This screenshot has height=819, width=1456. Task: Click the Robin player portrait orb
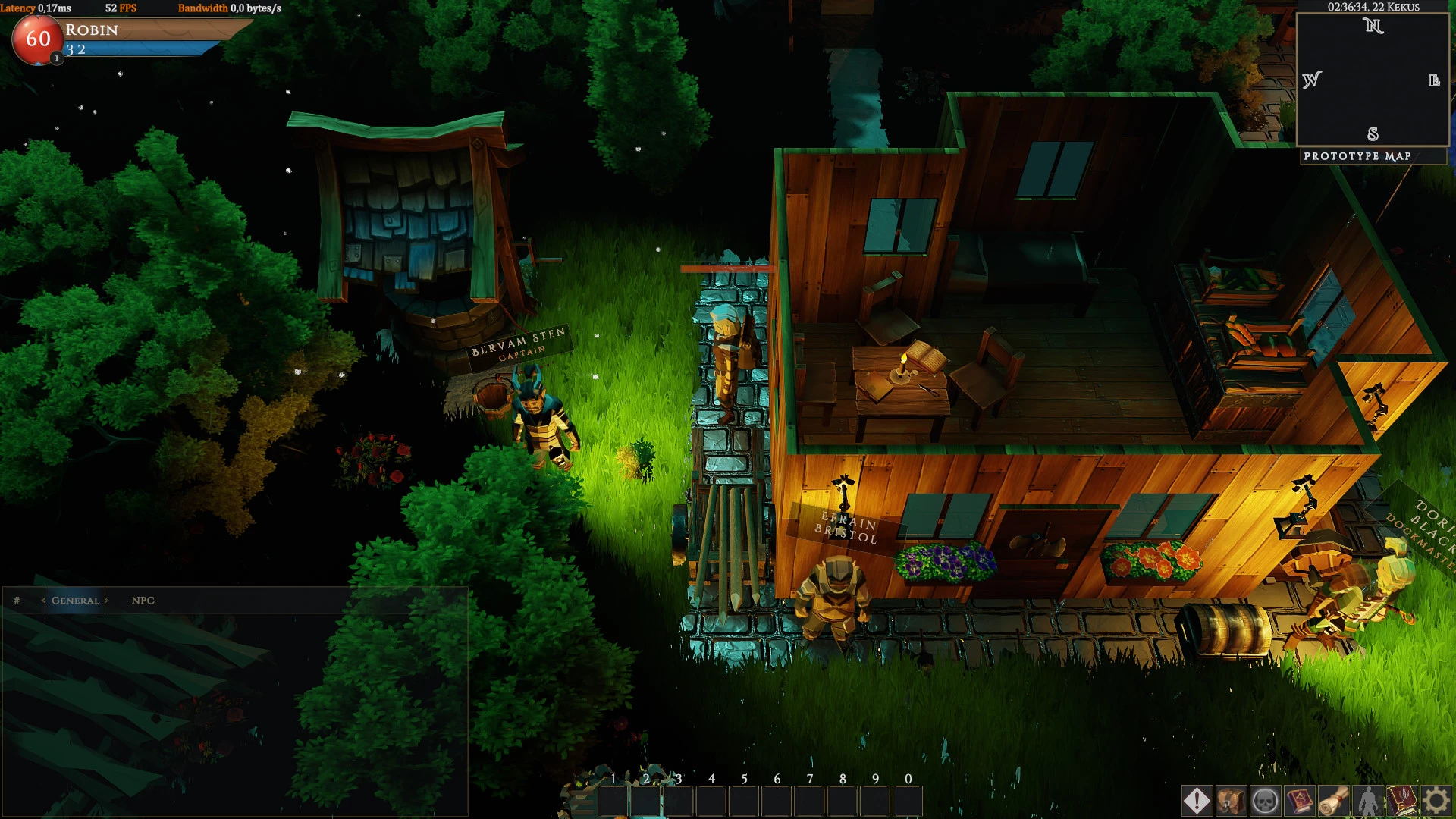(38, 39)
